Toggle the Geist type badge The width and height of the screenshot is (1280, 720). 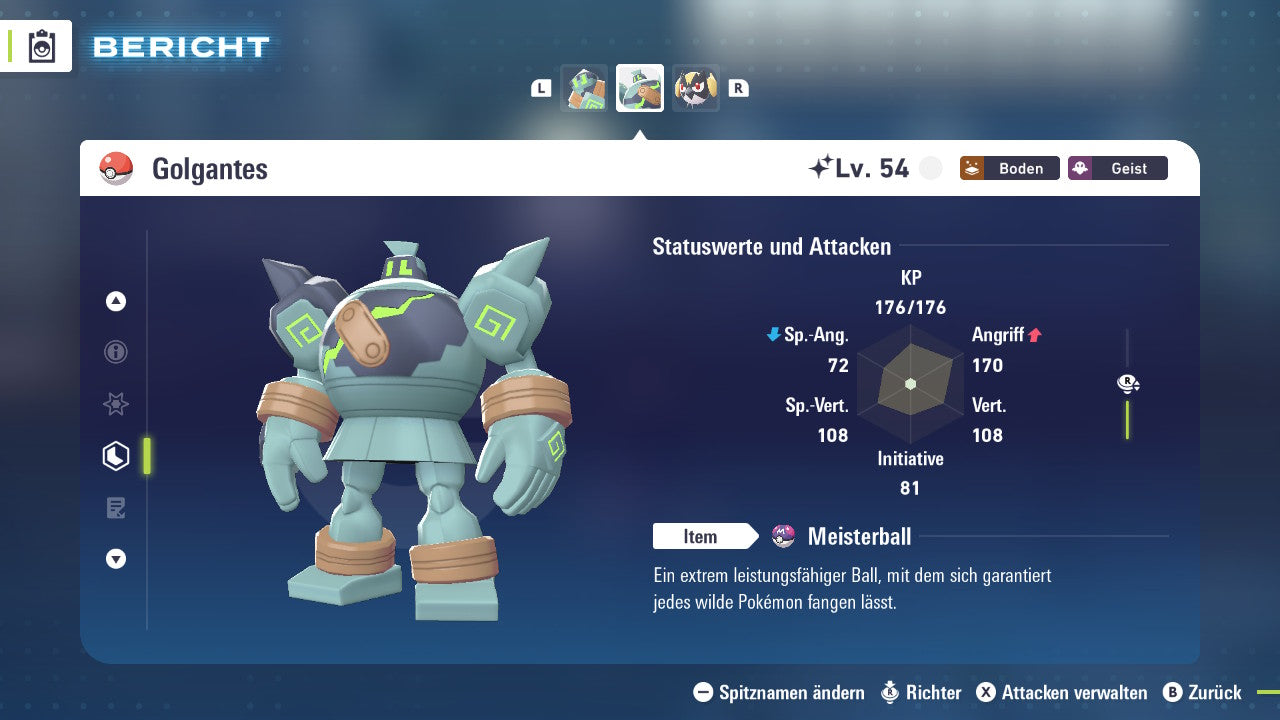[1117, 168]
